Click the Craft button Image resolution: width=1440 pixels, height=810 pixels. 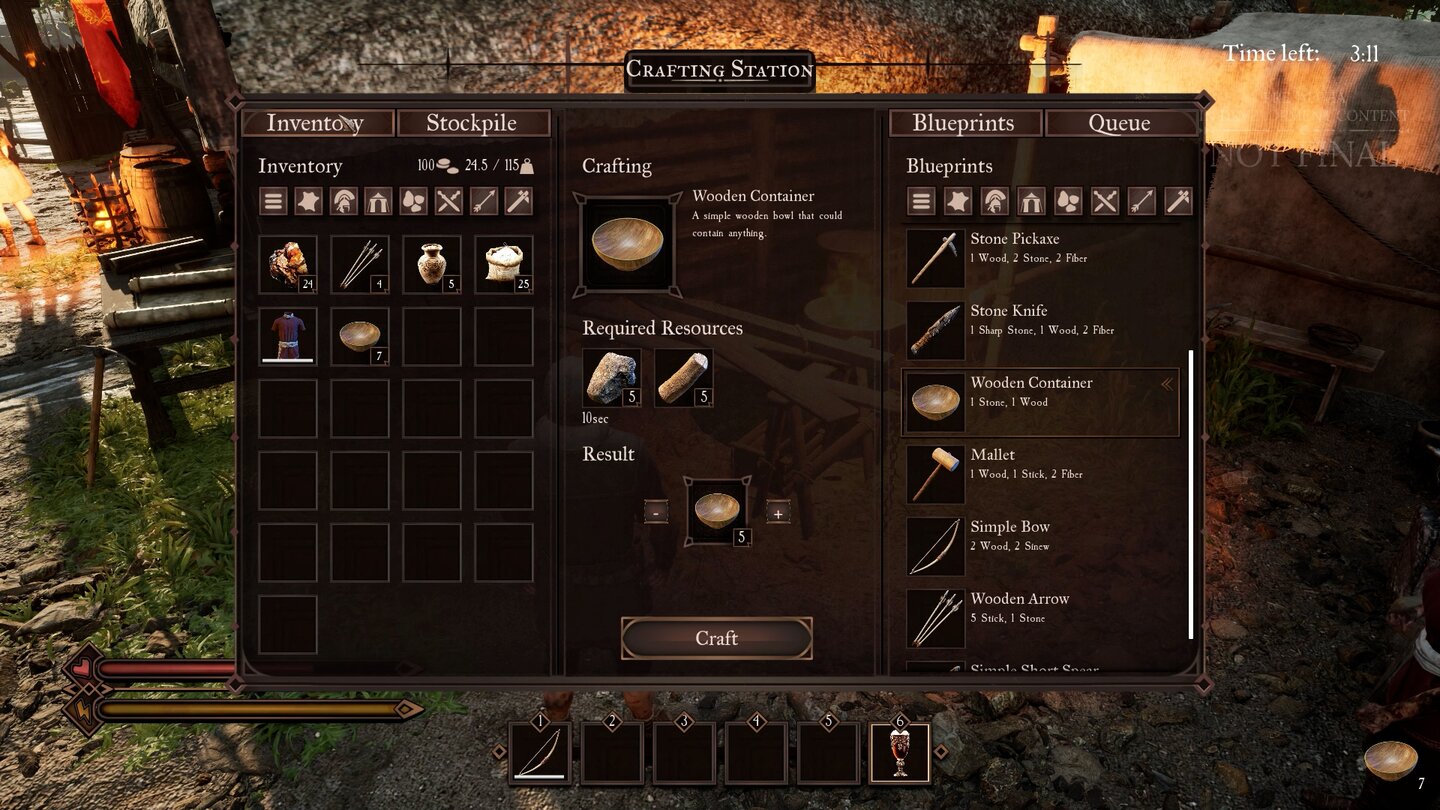coord(716,638)
